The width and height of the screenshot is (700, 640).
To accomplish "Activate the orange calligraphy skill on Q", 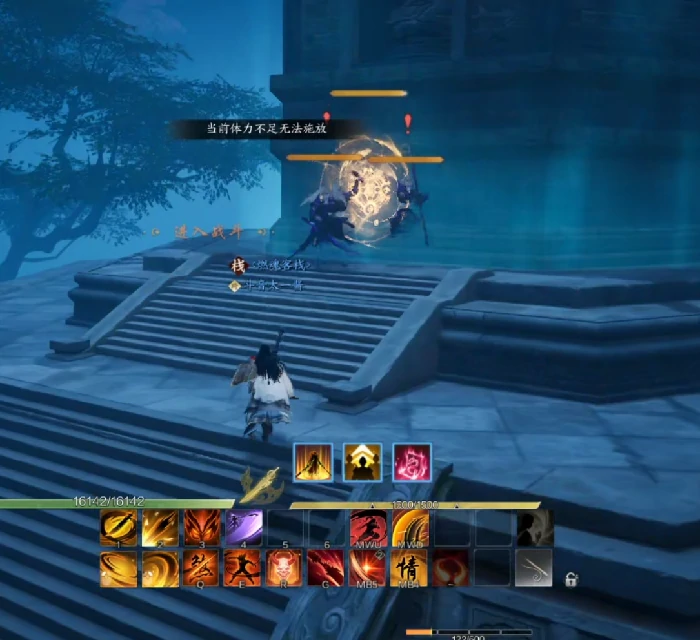I will tap(200, 567).
